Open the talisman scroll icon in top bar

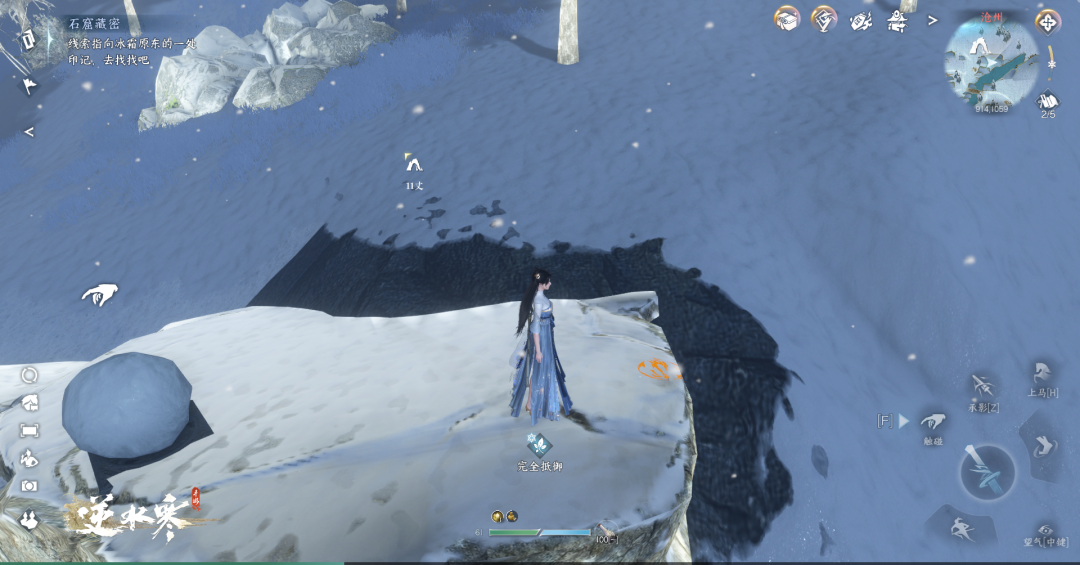pyautogui.click(x=861, y=20)
